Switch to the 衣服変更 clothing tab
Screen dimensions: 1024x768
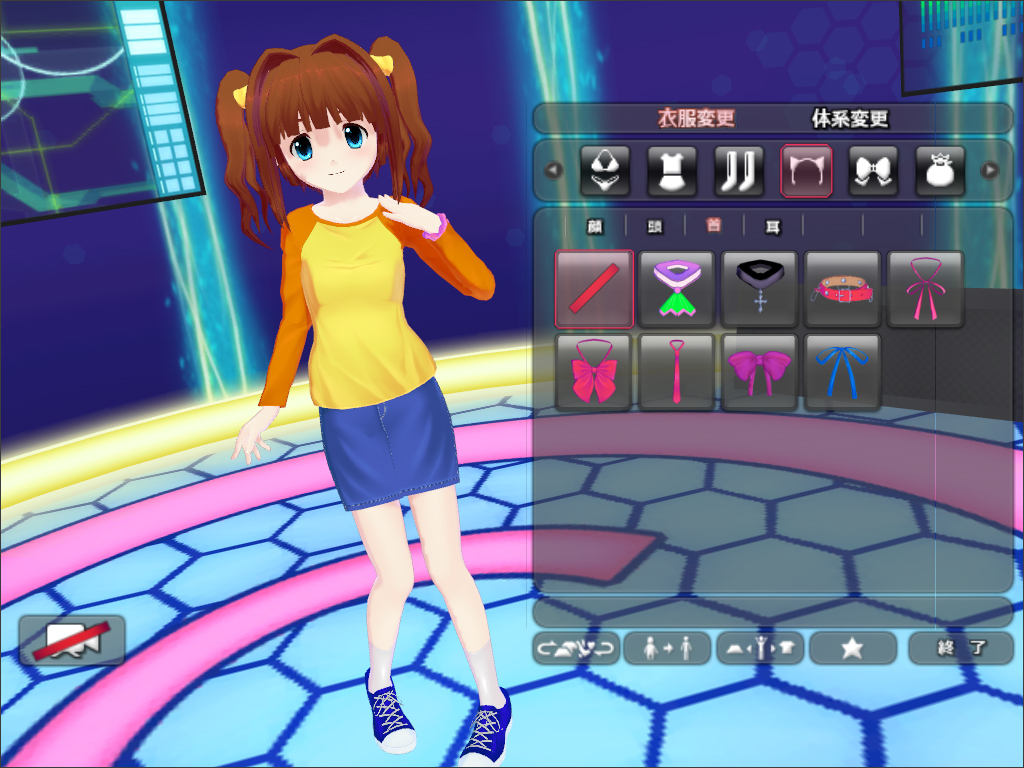pos(695,119)
